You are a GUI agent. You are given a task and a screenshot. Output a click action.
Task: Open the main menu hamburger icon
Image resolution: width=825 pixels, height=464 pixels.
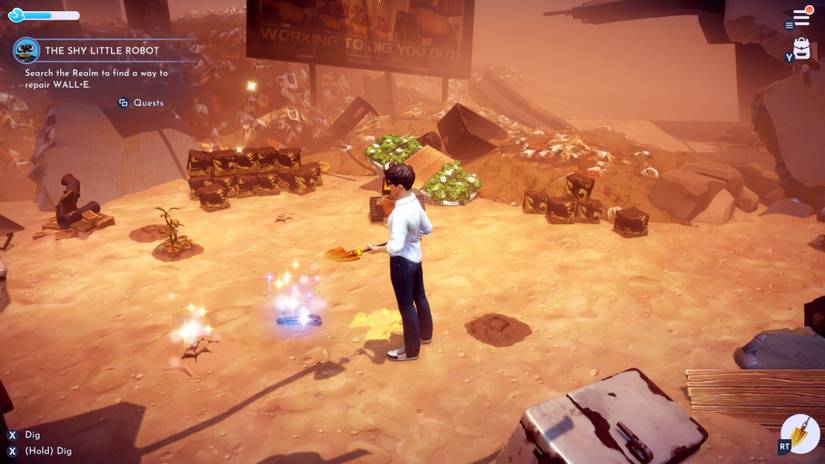801,18
